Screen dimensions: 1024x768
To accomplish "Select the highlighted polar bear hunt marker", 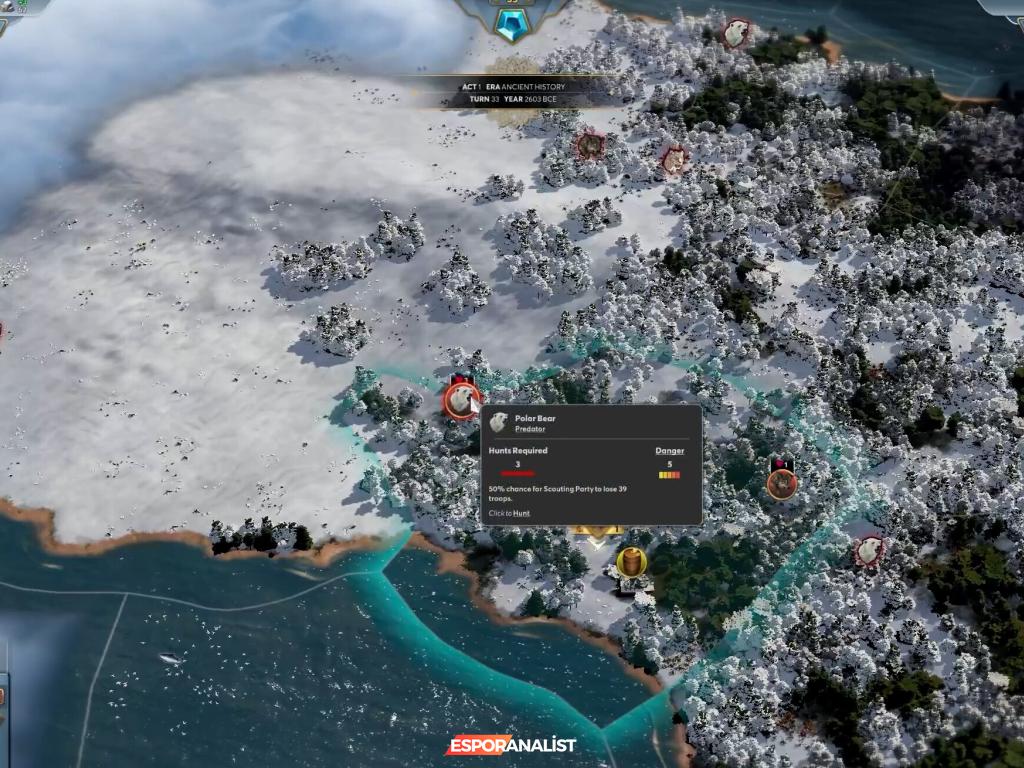I will click(461, 401).
